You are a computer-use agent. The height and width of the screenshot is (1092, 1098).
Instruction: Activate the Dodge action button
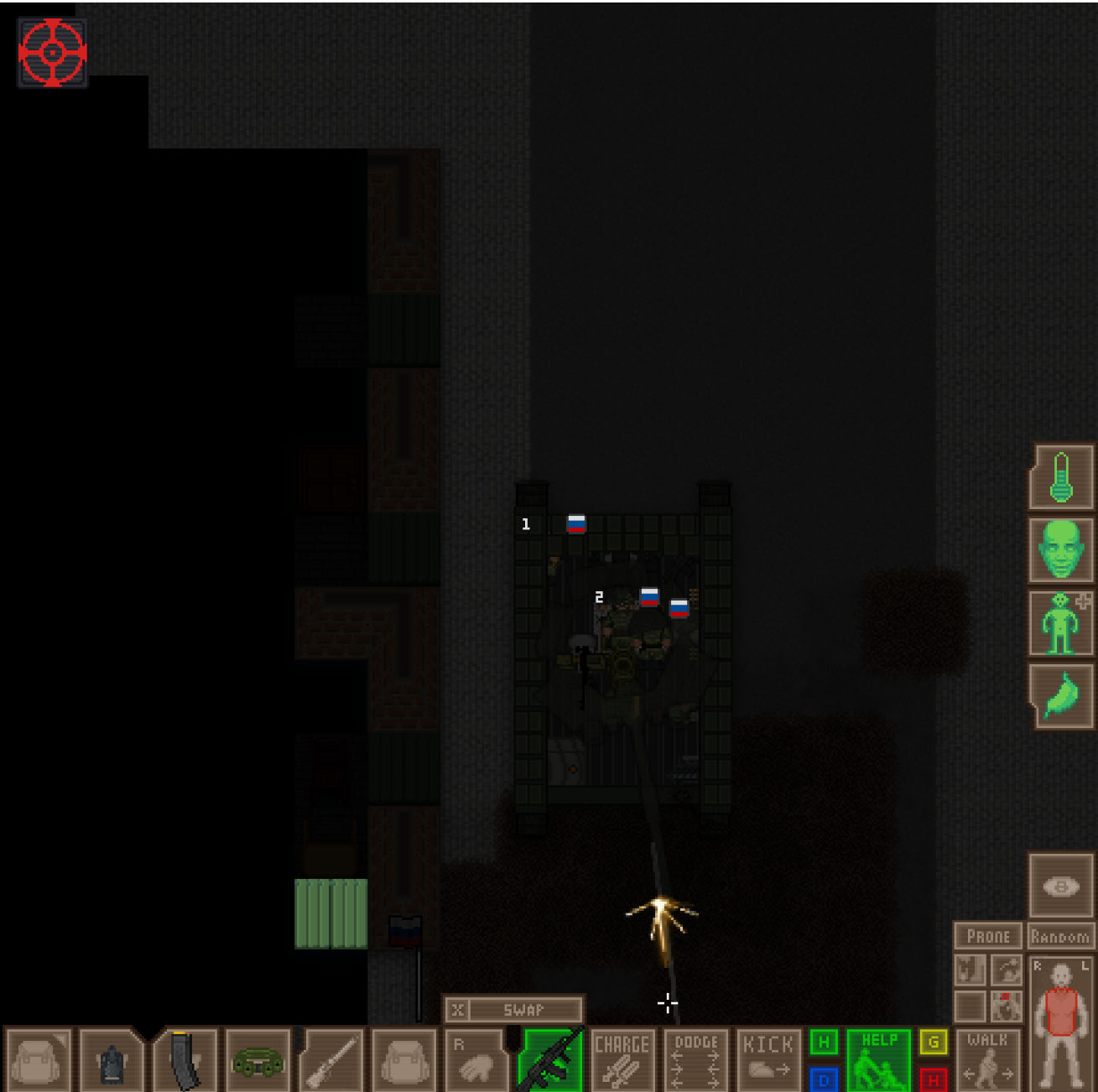[x=696, y=1059]
